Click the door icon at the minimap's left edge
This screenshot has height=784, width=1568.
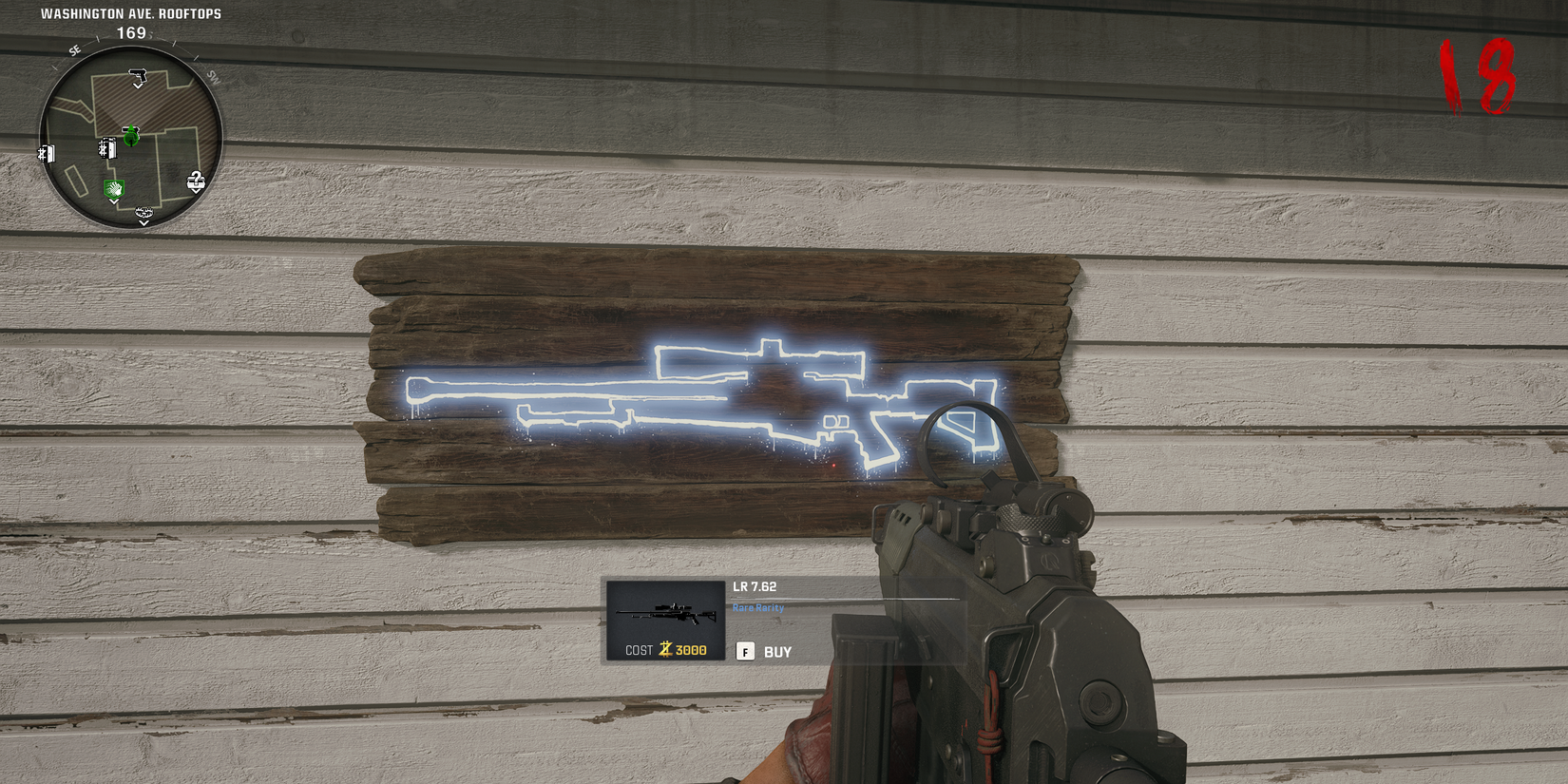tap(46, 151)
